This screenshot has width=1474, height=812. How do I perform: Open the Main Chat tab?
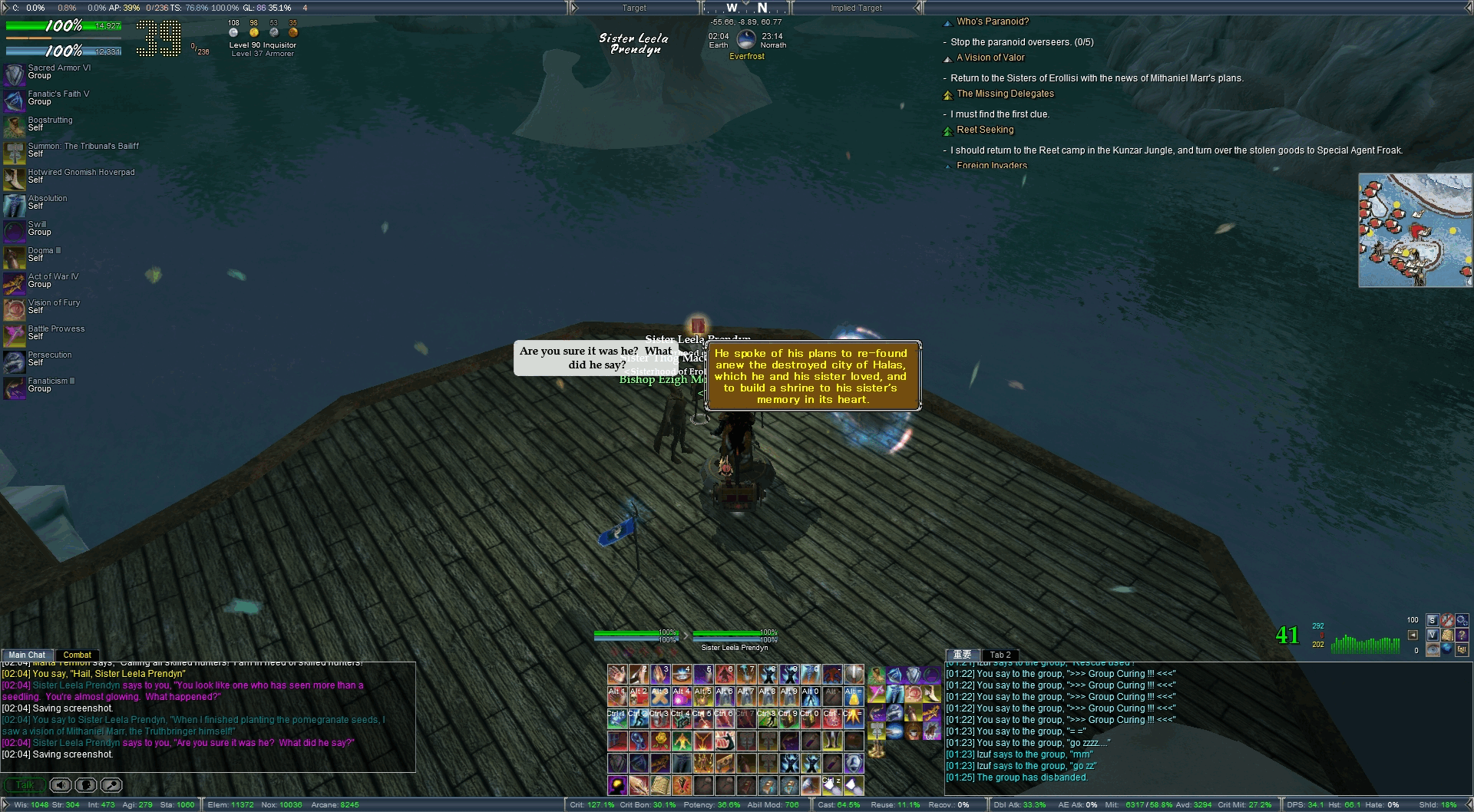(x=27, y=655)
